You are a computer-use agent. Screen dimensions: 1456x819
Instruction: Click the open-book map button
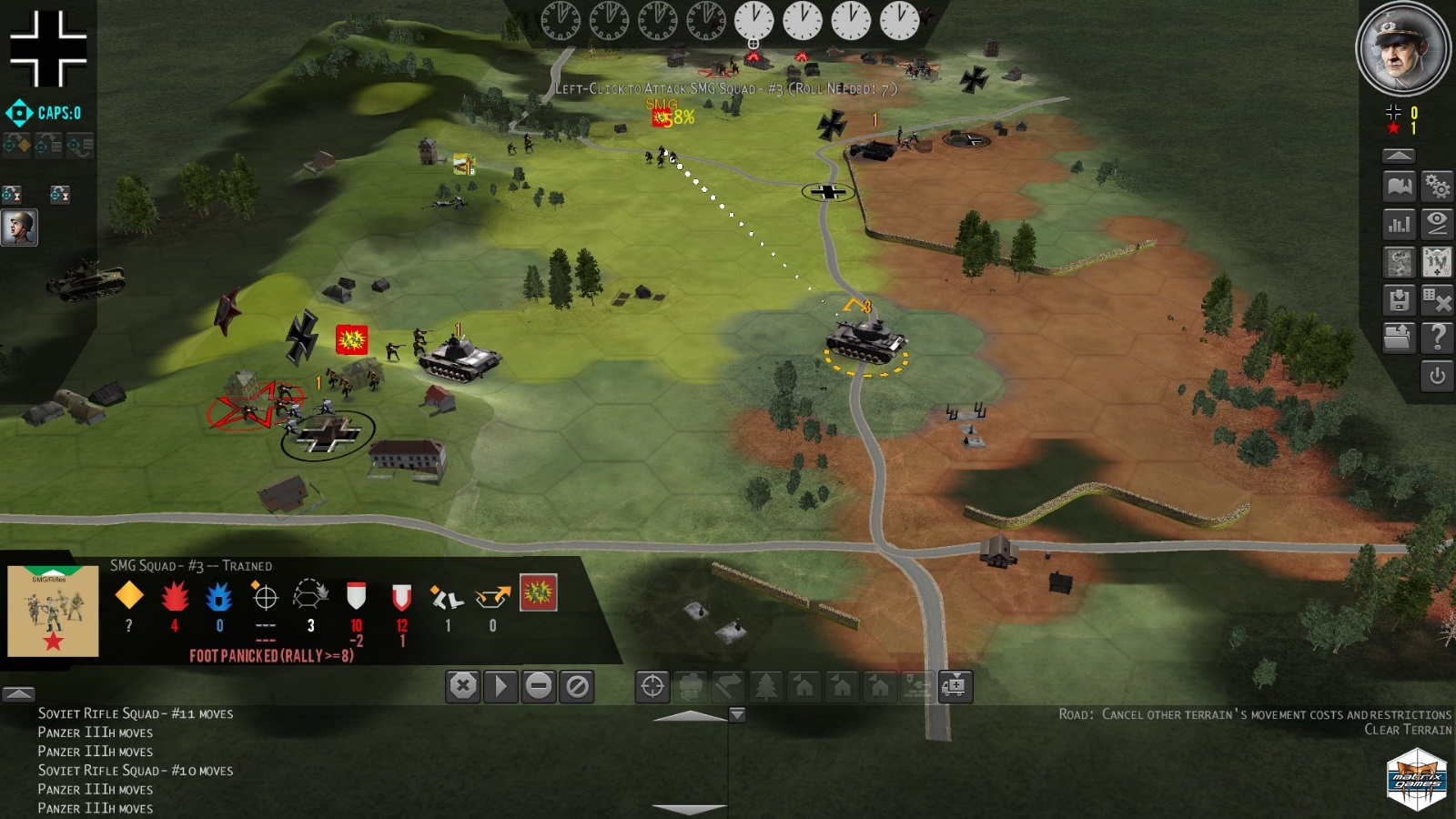[1400, 187]
